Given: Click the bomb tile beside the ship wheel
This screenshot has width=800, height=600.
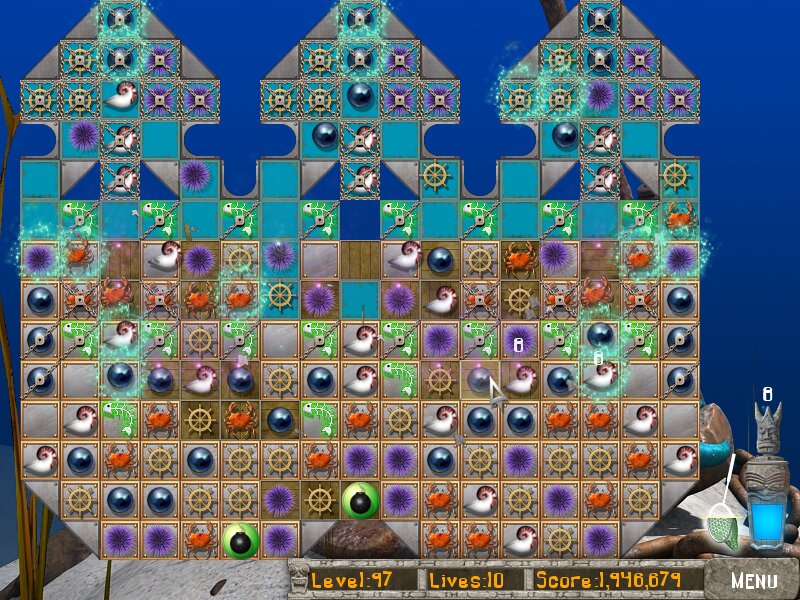Looking at the screenshot, I should click(x=360, y=499).
